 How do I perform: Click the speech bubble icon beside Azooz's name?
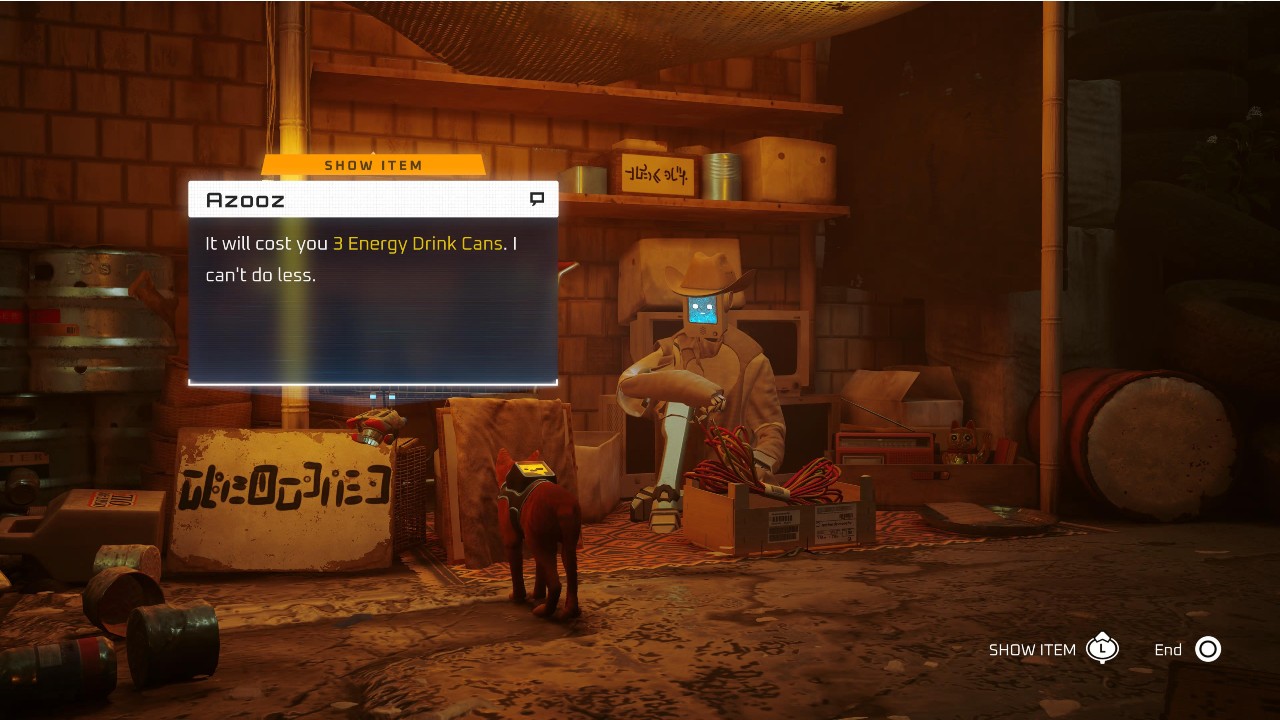(537, 199)
